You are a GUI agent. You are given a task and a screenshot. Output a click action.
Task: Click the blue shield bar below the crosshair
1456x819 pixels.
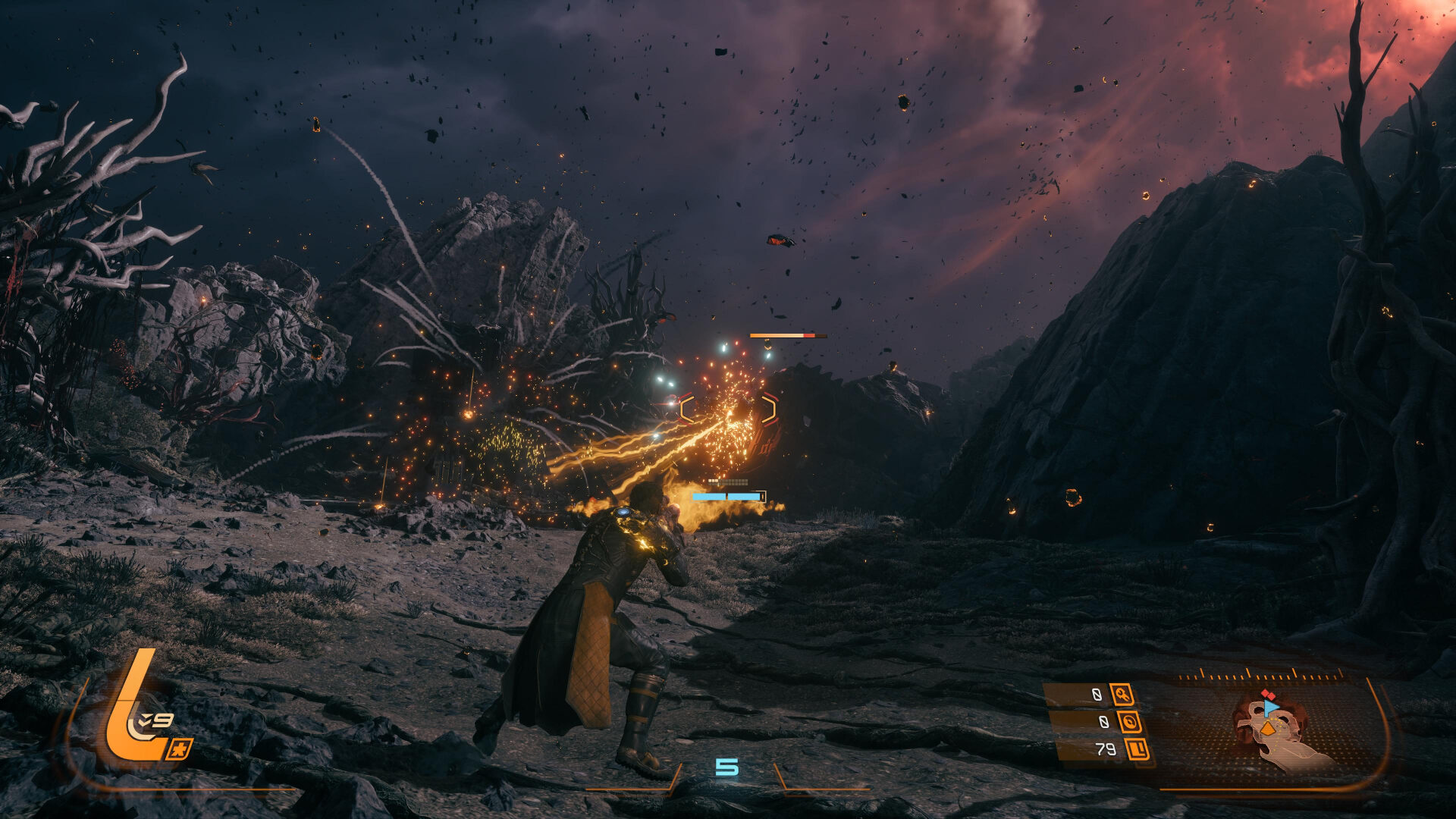coord(728,496)
